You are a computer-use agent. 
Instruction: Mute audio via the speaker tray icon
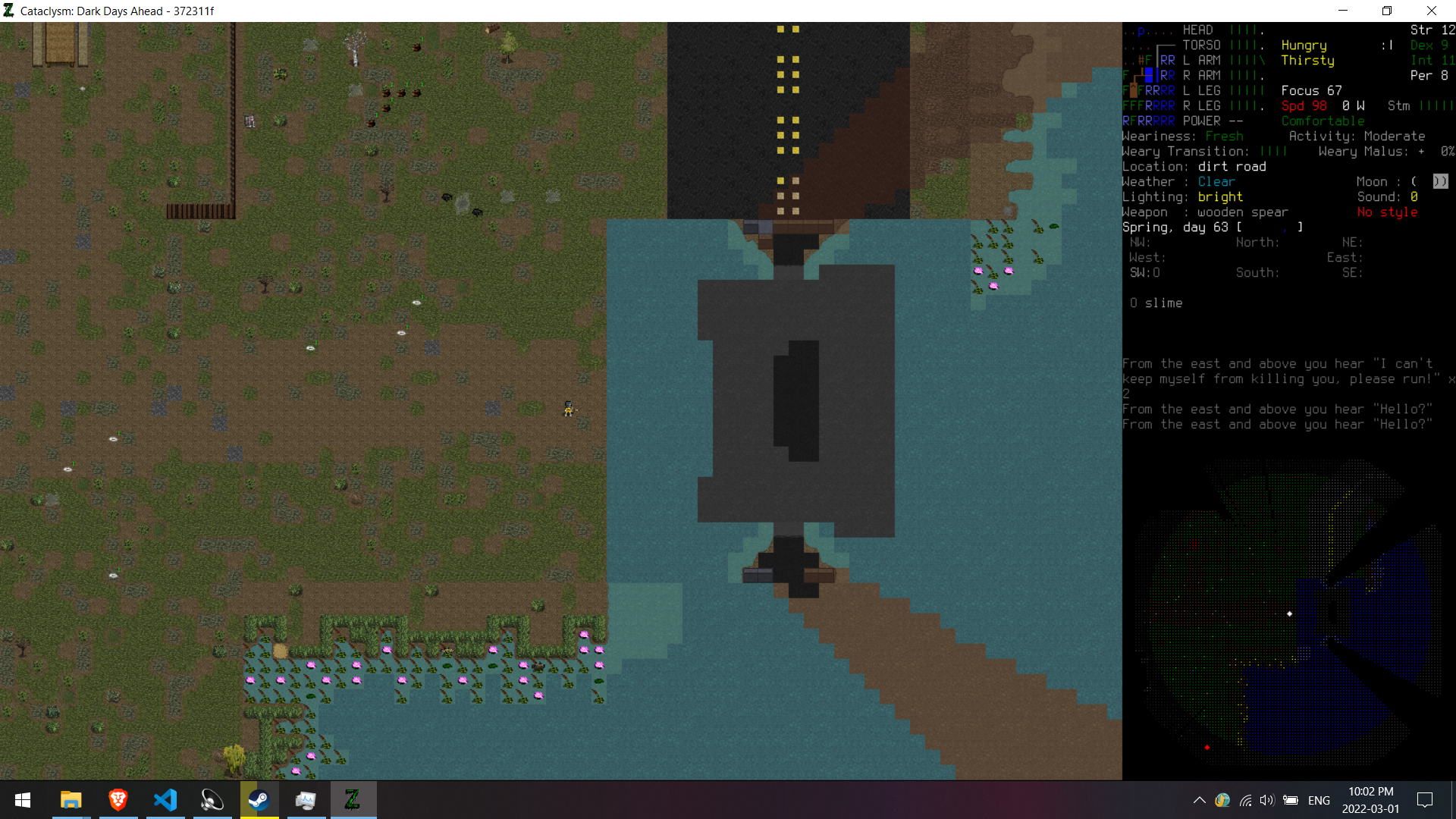click(1268, 800)
